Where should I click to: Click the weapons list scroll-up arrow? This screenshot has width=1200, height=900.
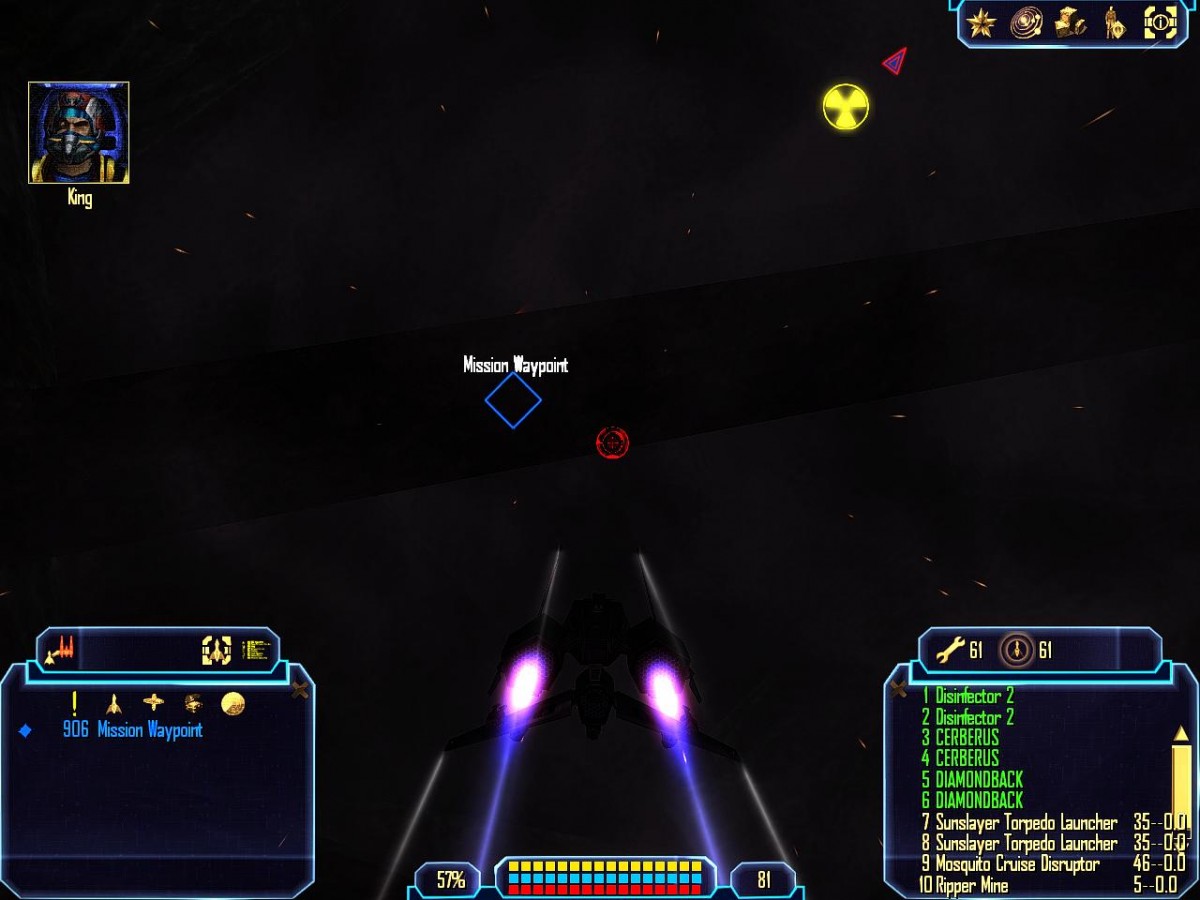[x=1181, y=734]
